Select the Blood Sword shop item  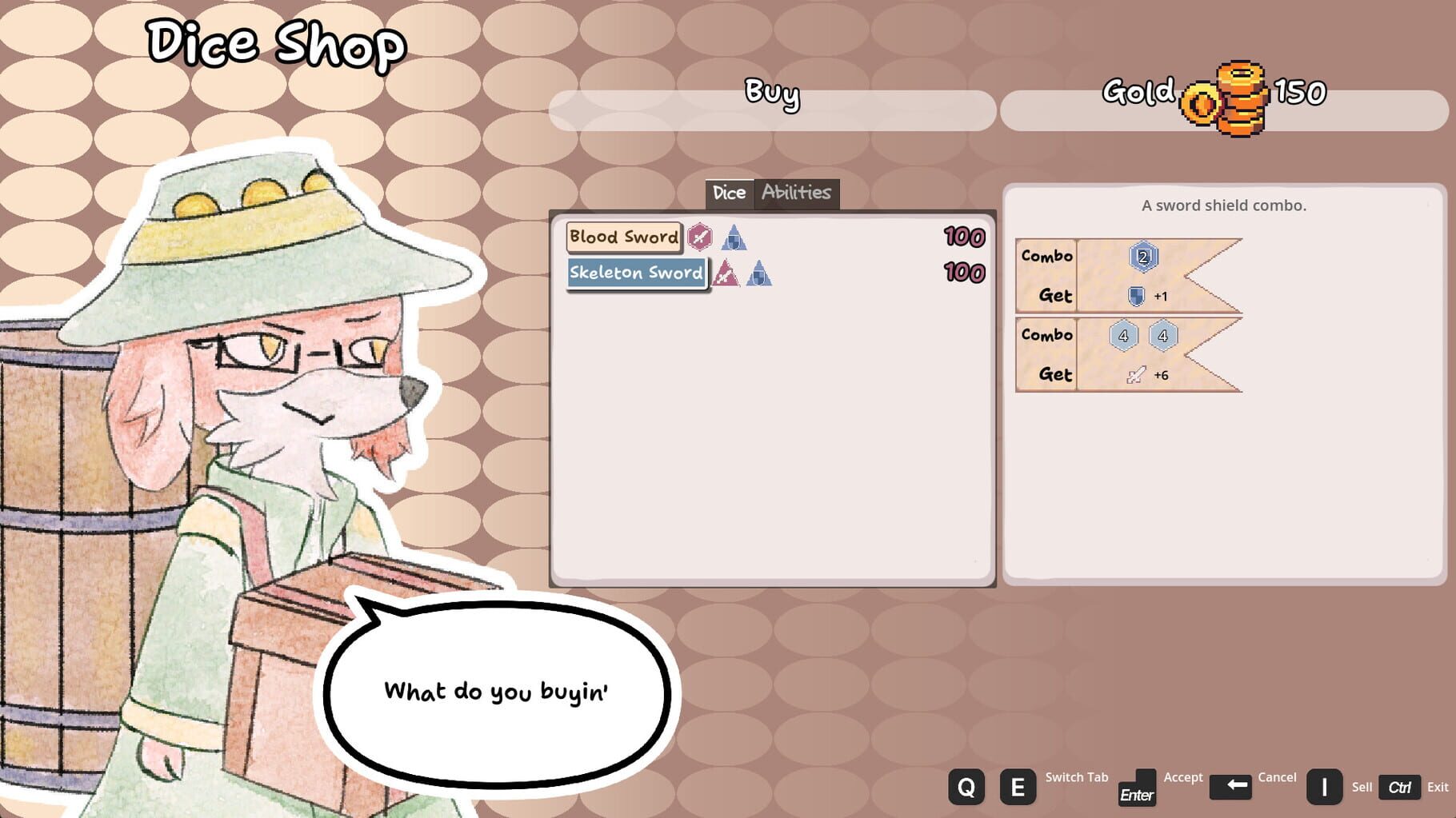point(623,237)
